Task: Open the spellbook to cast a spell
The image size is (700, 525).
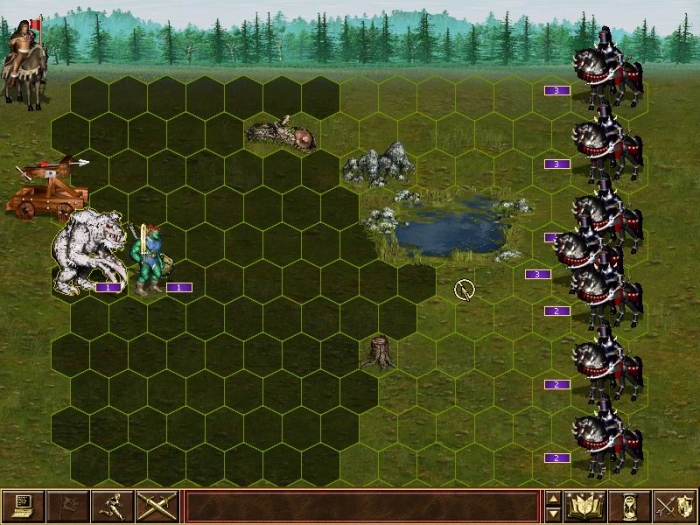Action: [x=582, y=507]
